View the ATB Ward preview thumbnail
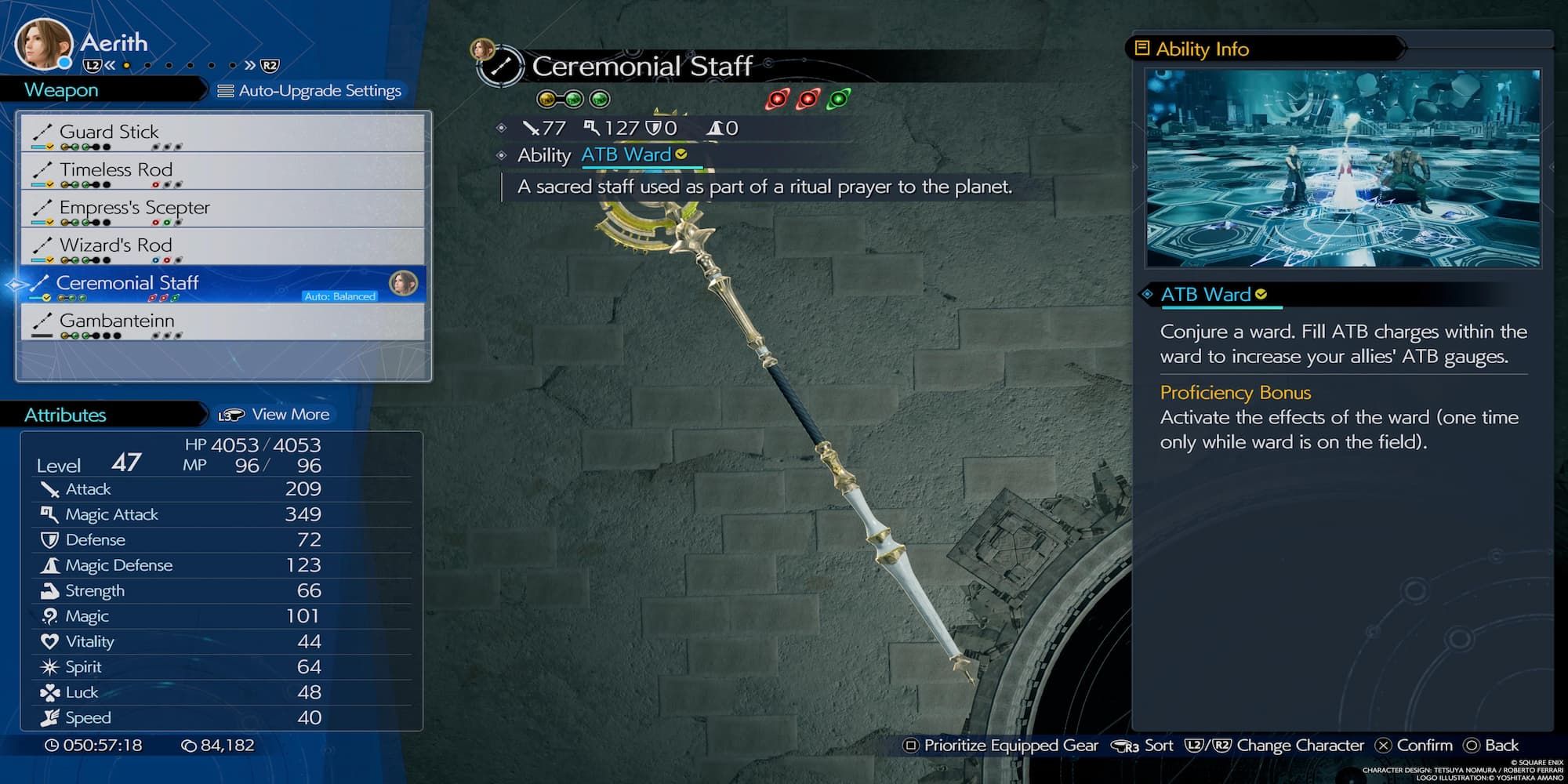The height and width of the screenshot is (784, 1568). [x=1343, y=168]
